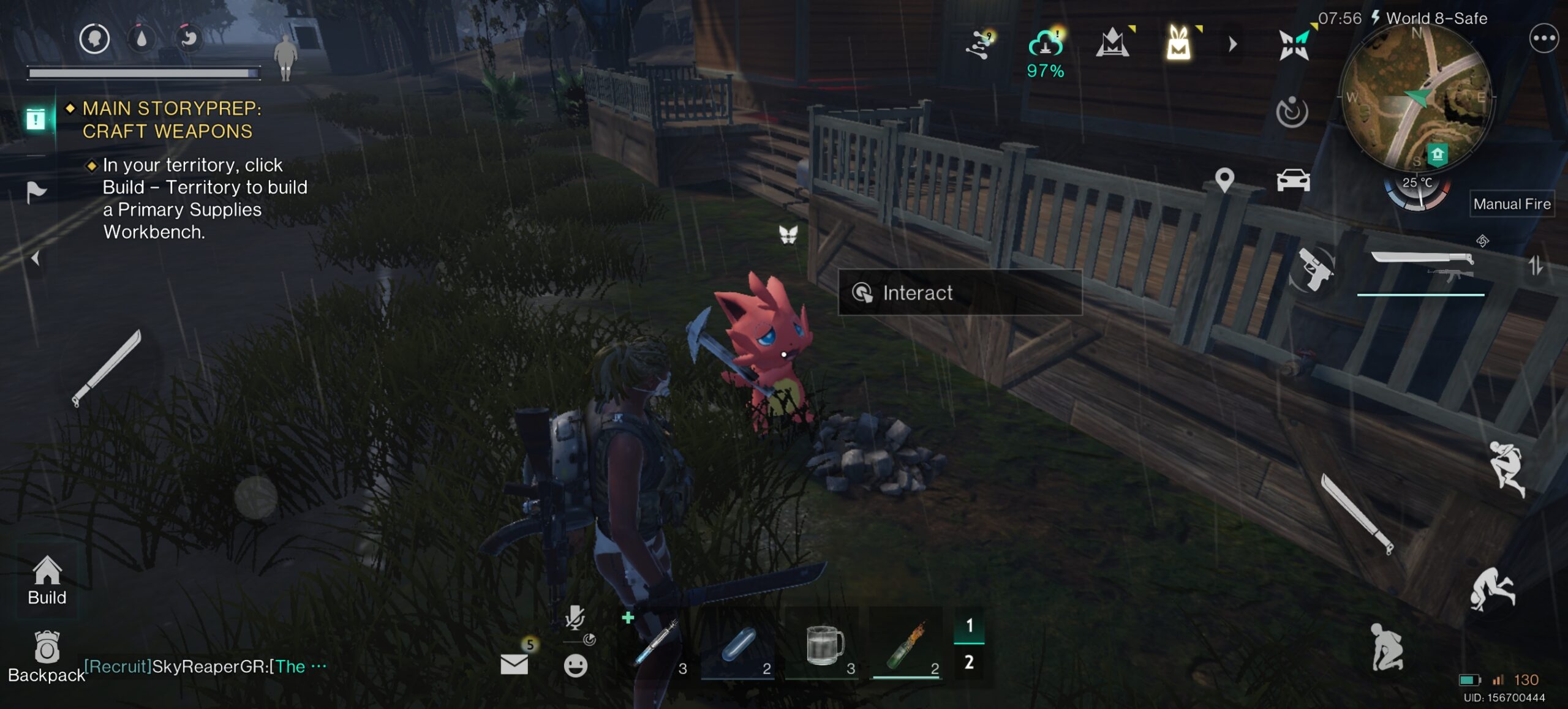Toggle the Manual Fire mode
The width and height of the screenshot is (1568, 709).
coord(1512,204)
